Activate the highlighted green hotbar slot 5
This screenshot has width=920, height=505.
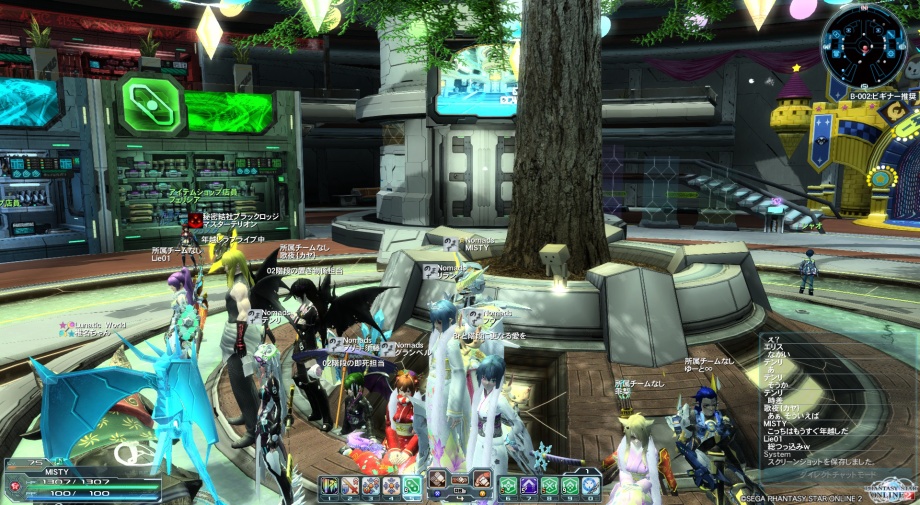click(411, 486)
